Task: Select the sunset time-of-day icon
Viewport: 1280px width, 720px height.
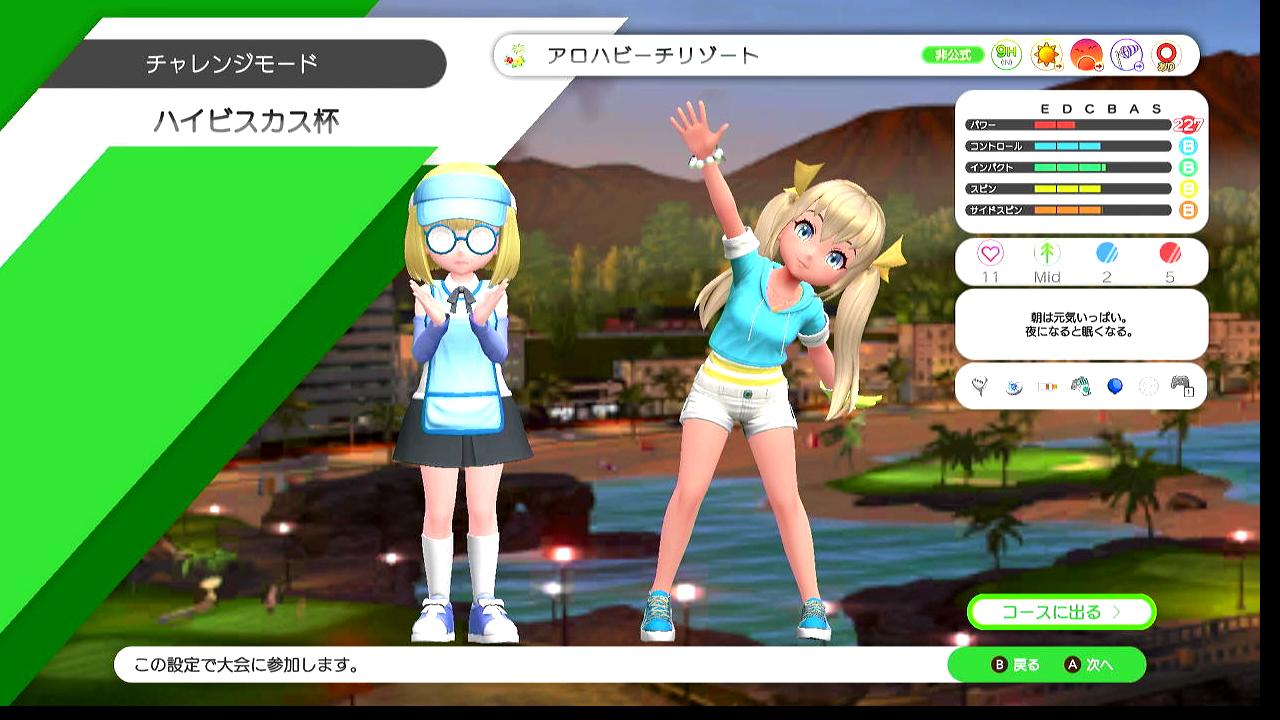Action: click(x=1086, y=56)
